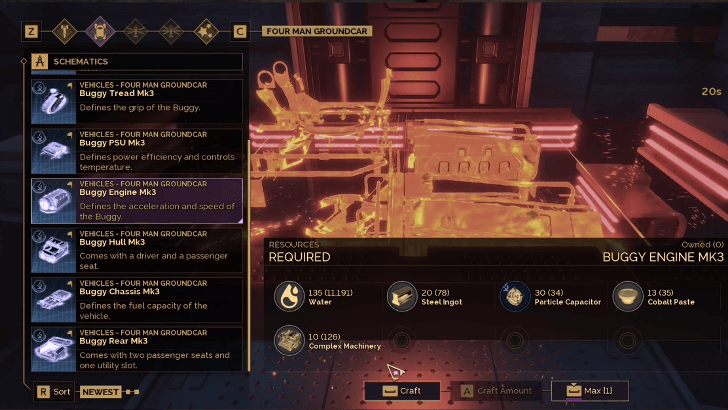
Task: Change sort order from Newest
Action: pyautogui.click(x=98, y=392)
